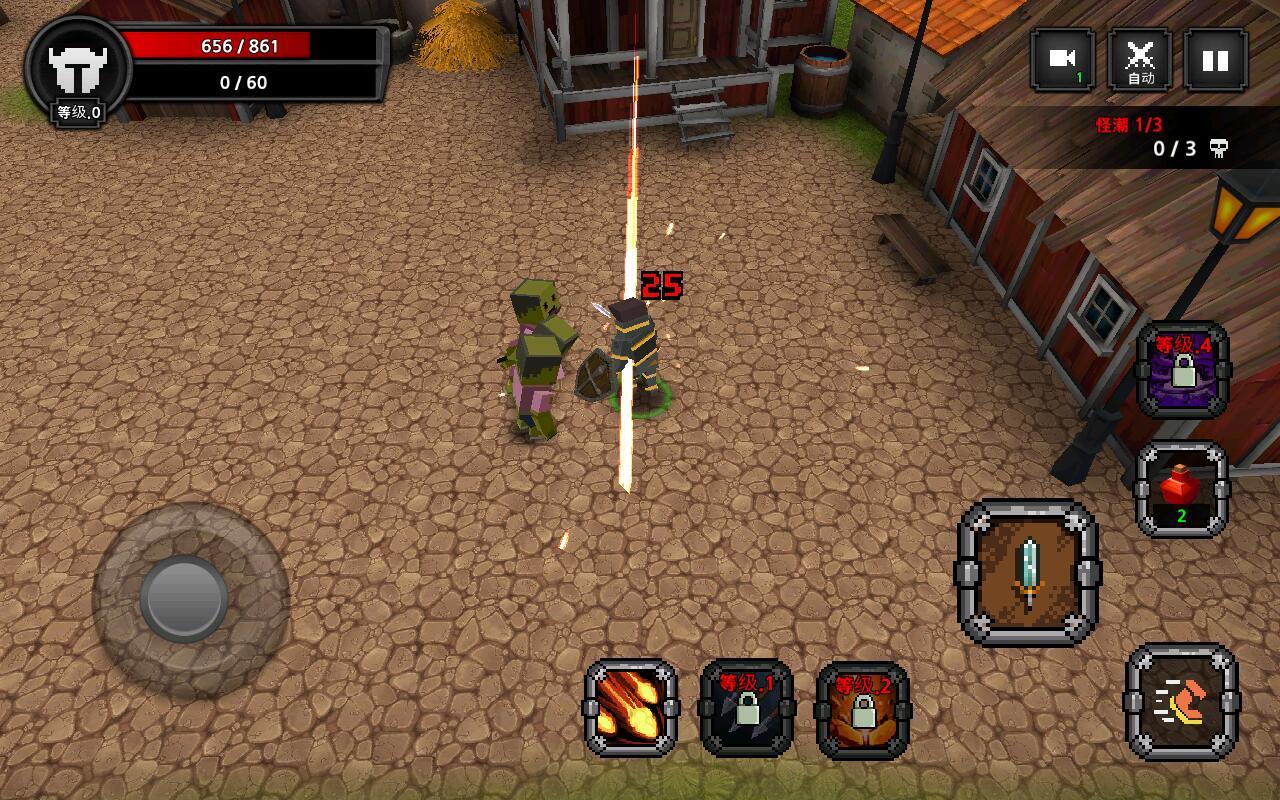Pause the game
1280x800 pixels.
coord(1215,60)
